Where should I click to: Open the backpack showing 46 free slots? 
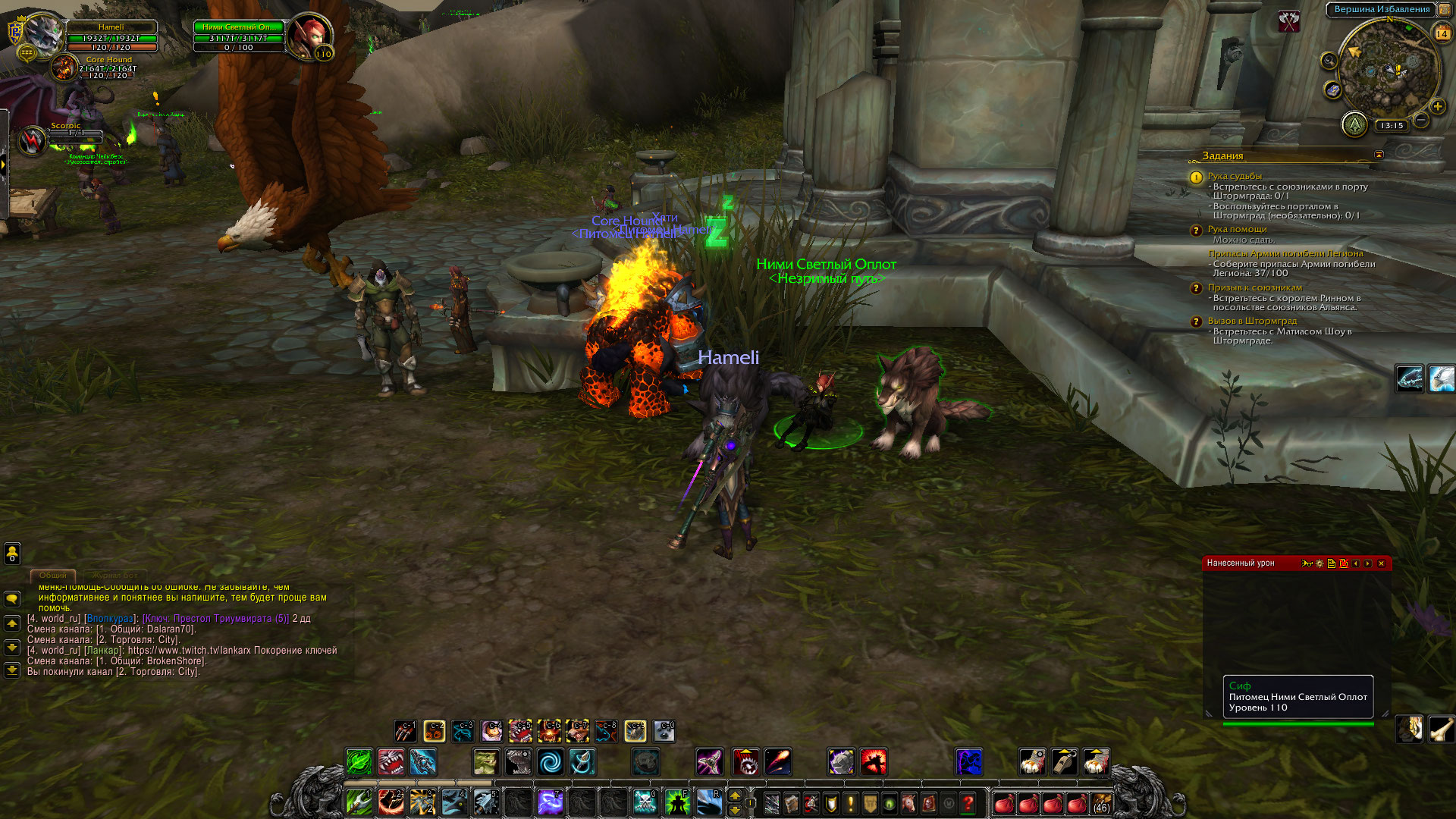pos(1101,802)
